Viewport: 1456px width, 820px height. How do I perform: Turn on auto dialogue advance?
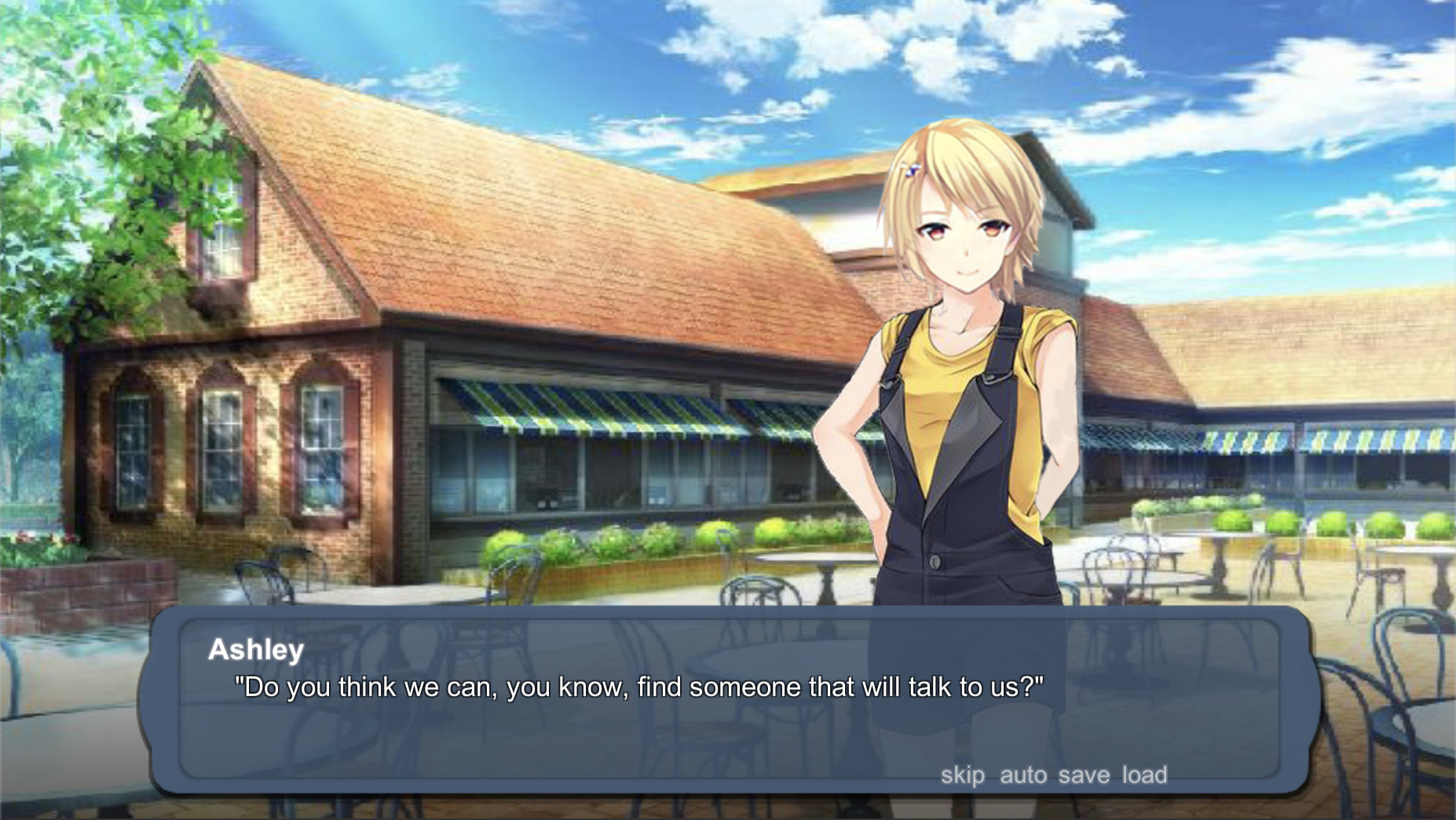click(1022, 775)
